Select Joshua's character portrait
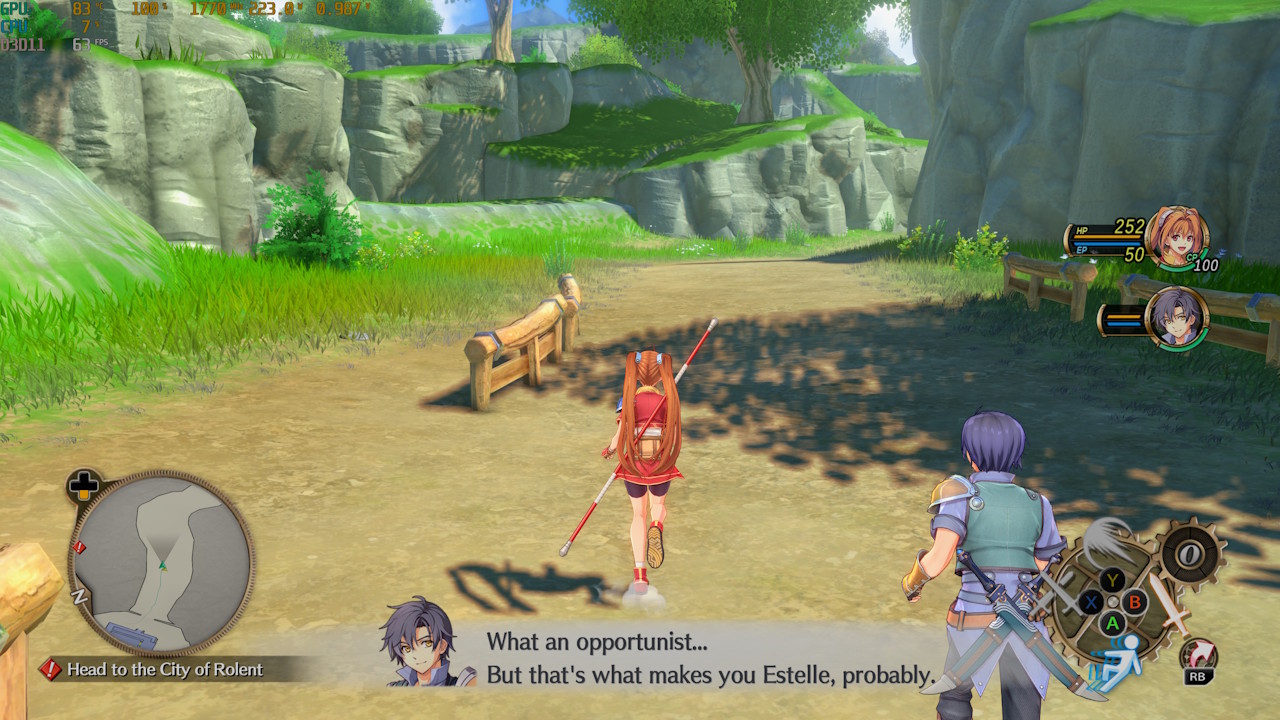 click(1177, 316)
